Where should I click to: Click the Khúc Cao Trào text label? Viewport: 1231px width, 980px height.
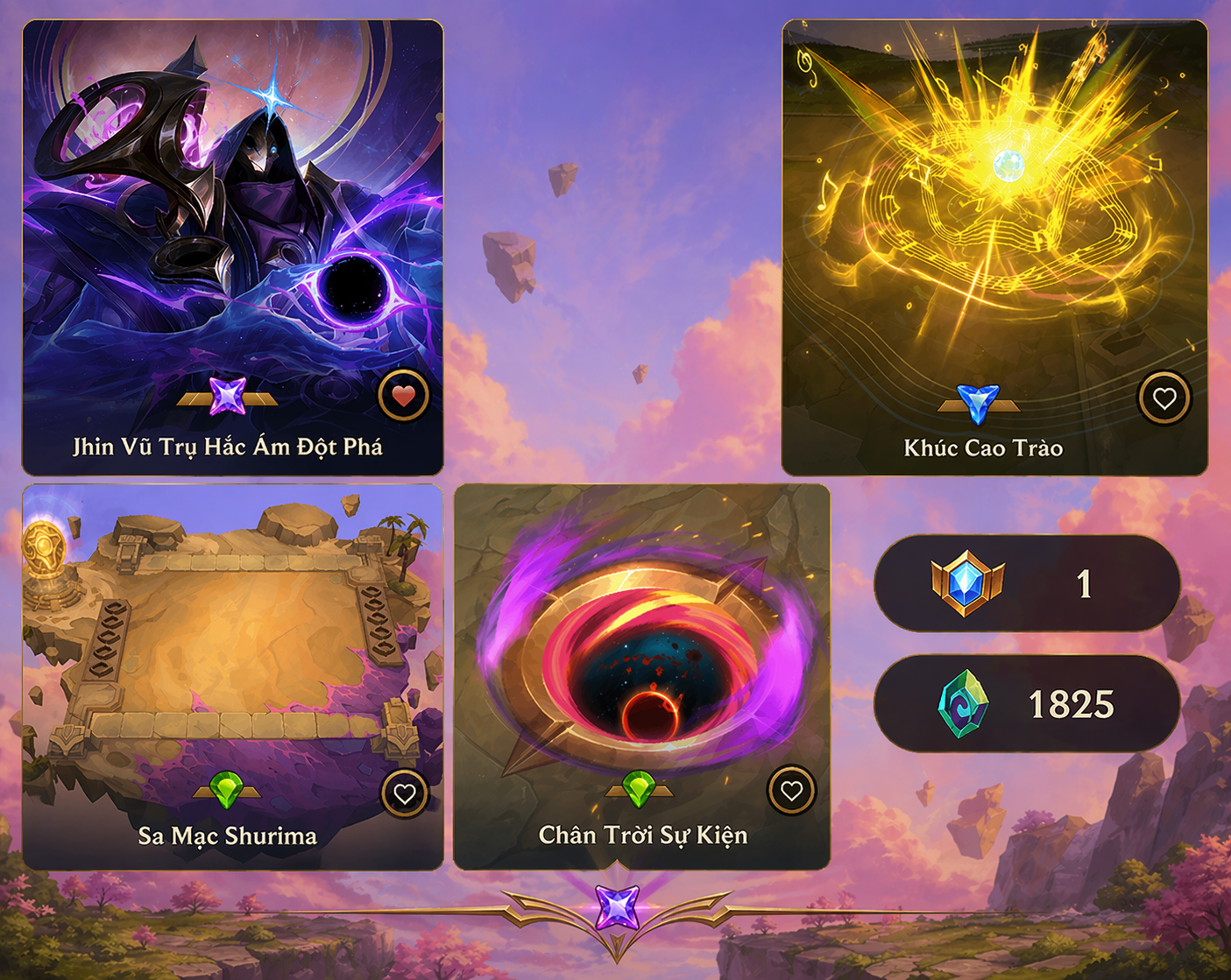pos(983,448)
